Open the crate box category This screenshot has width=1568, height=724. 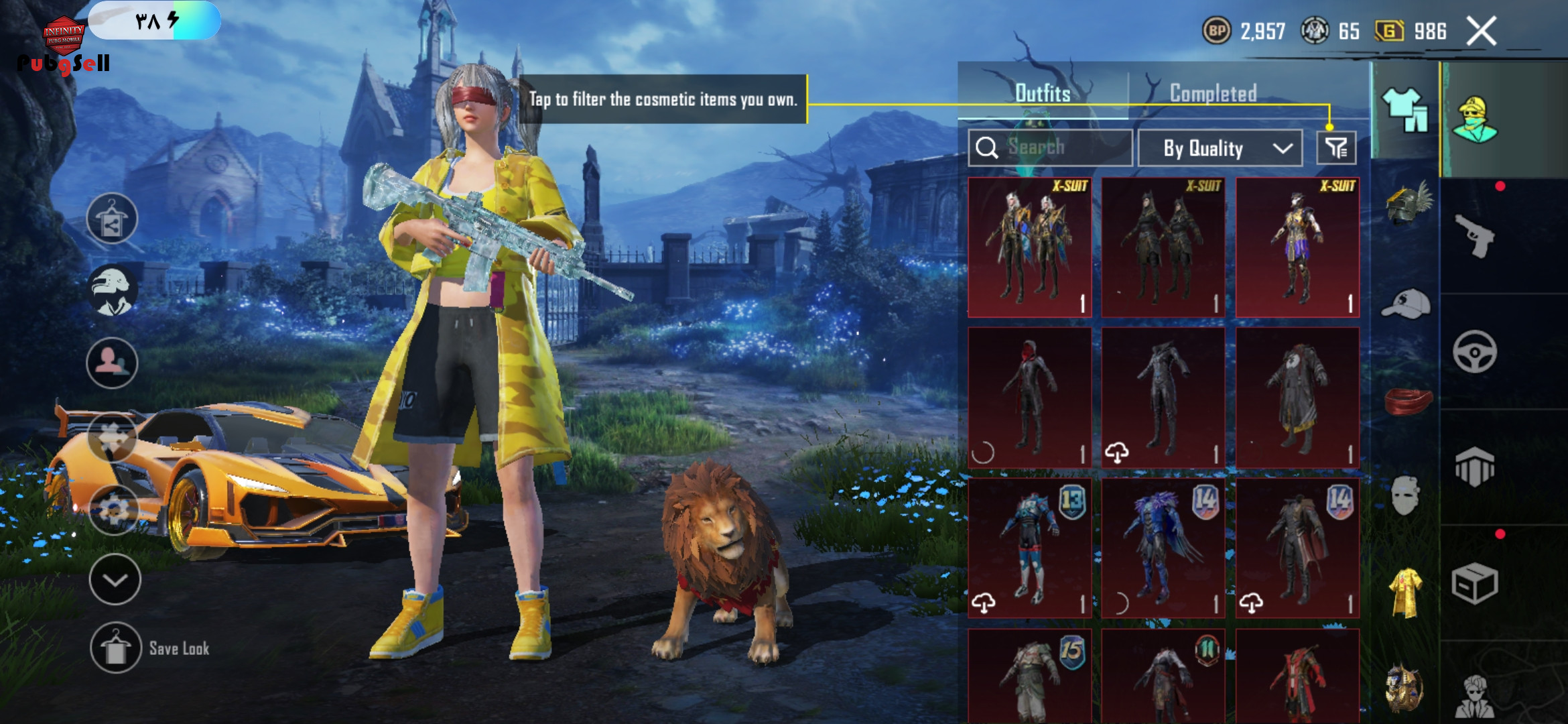click(x=1474, y=583)
